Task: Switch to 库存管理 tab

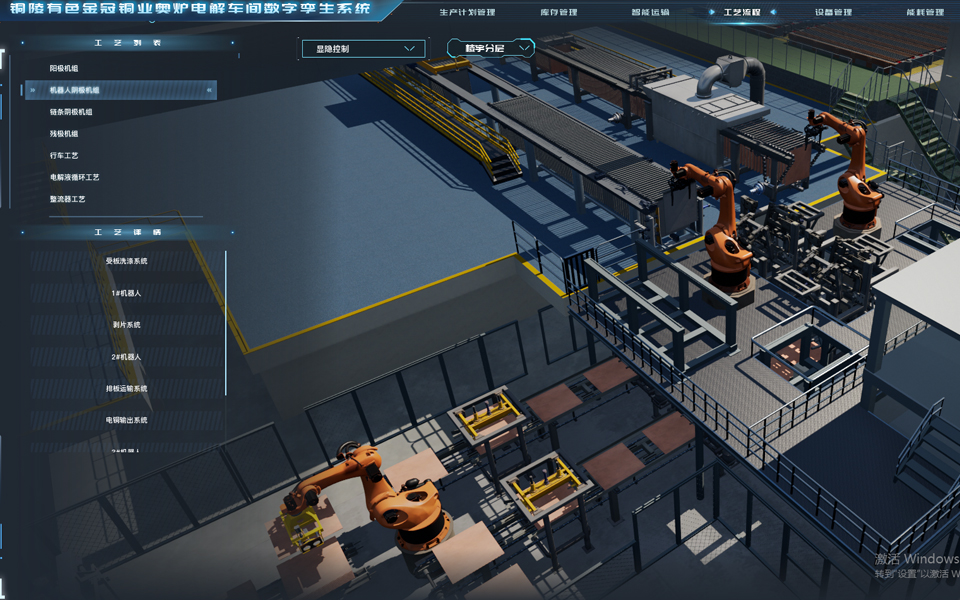Action: click(x=558, y=12)
